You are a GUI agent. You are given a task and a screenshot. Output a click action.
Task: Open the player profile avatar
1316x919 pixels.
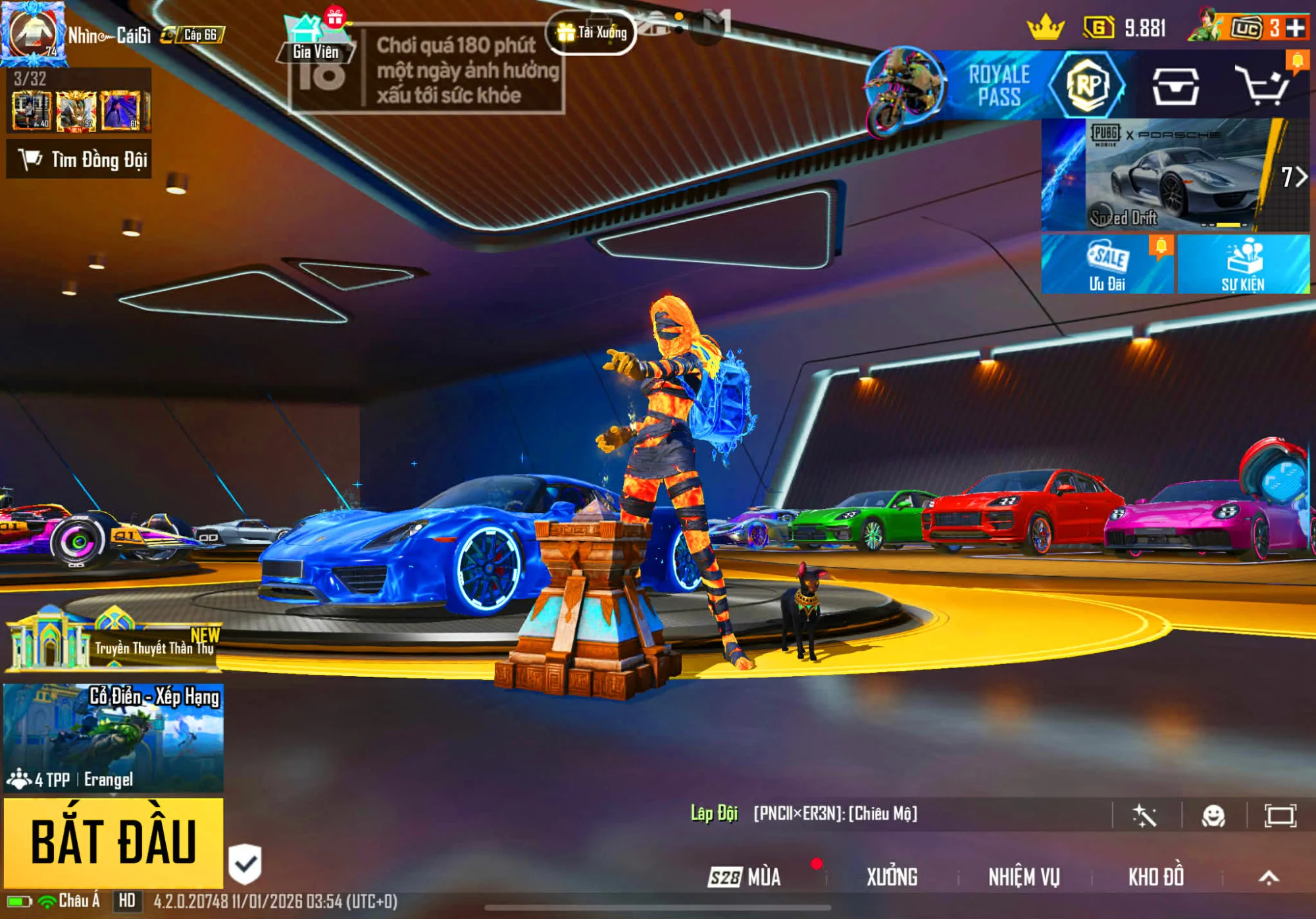pos(33,33)
